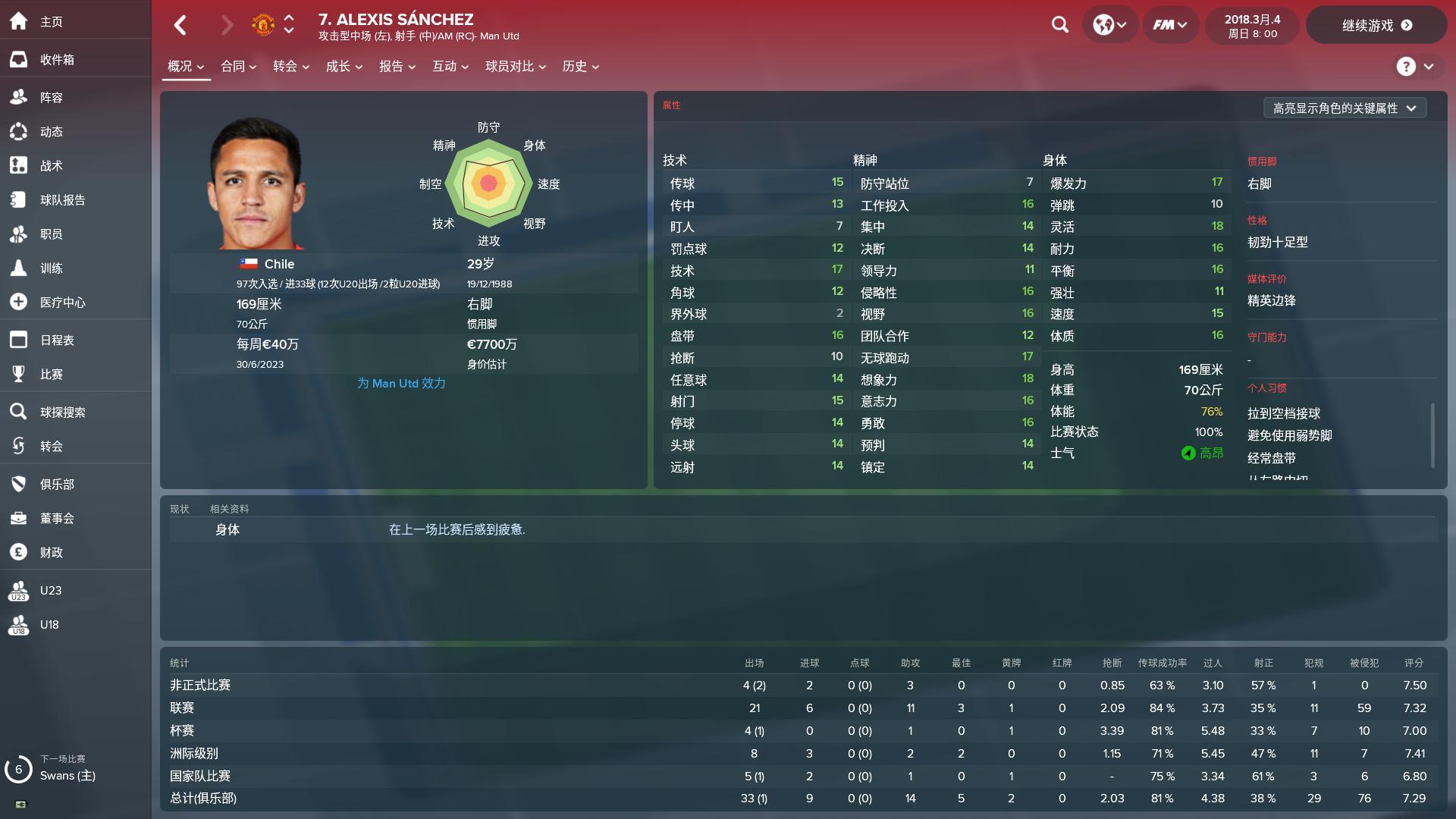This screenshot has width=1456, height=819.
Task: Open the 互动 tab dropdown chevron
Action: coord(466,67)
